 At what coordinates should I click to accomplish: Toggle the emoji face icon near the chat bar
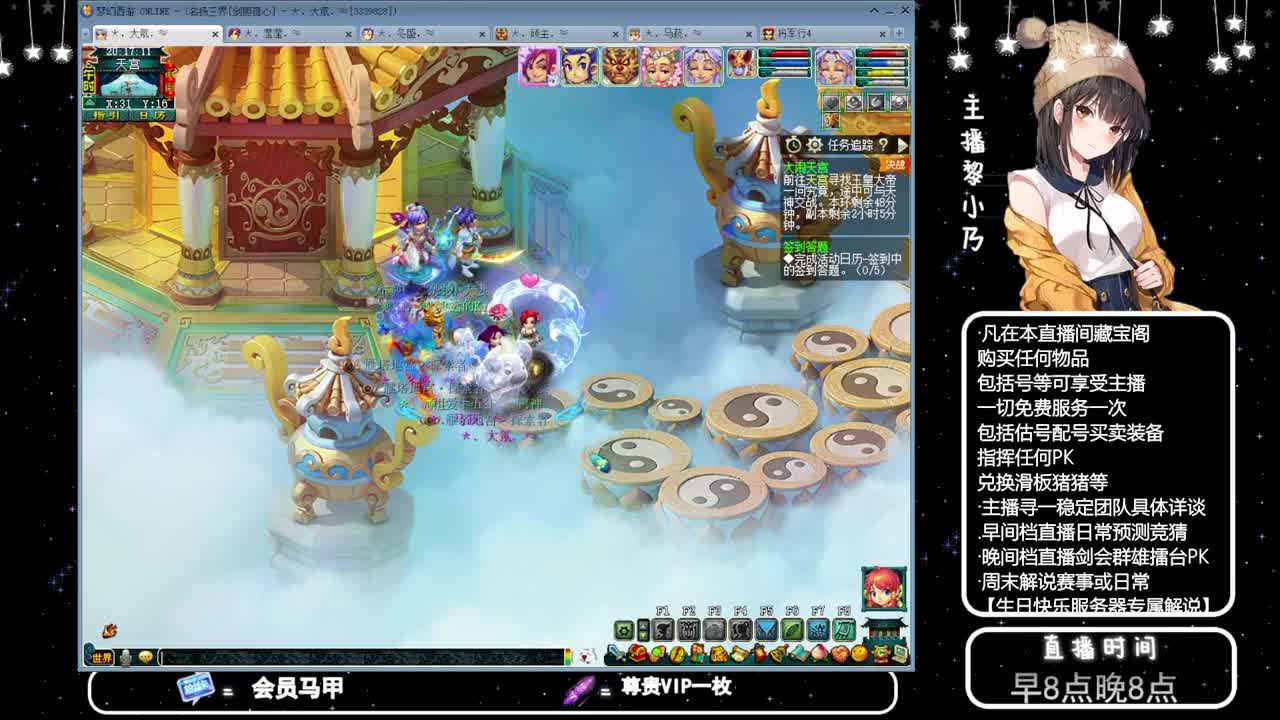[145, 656]
